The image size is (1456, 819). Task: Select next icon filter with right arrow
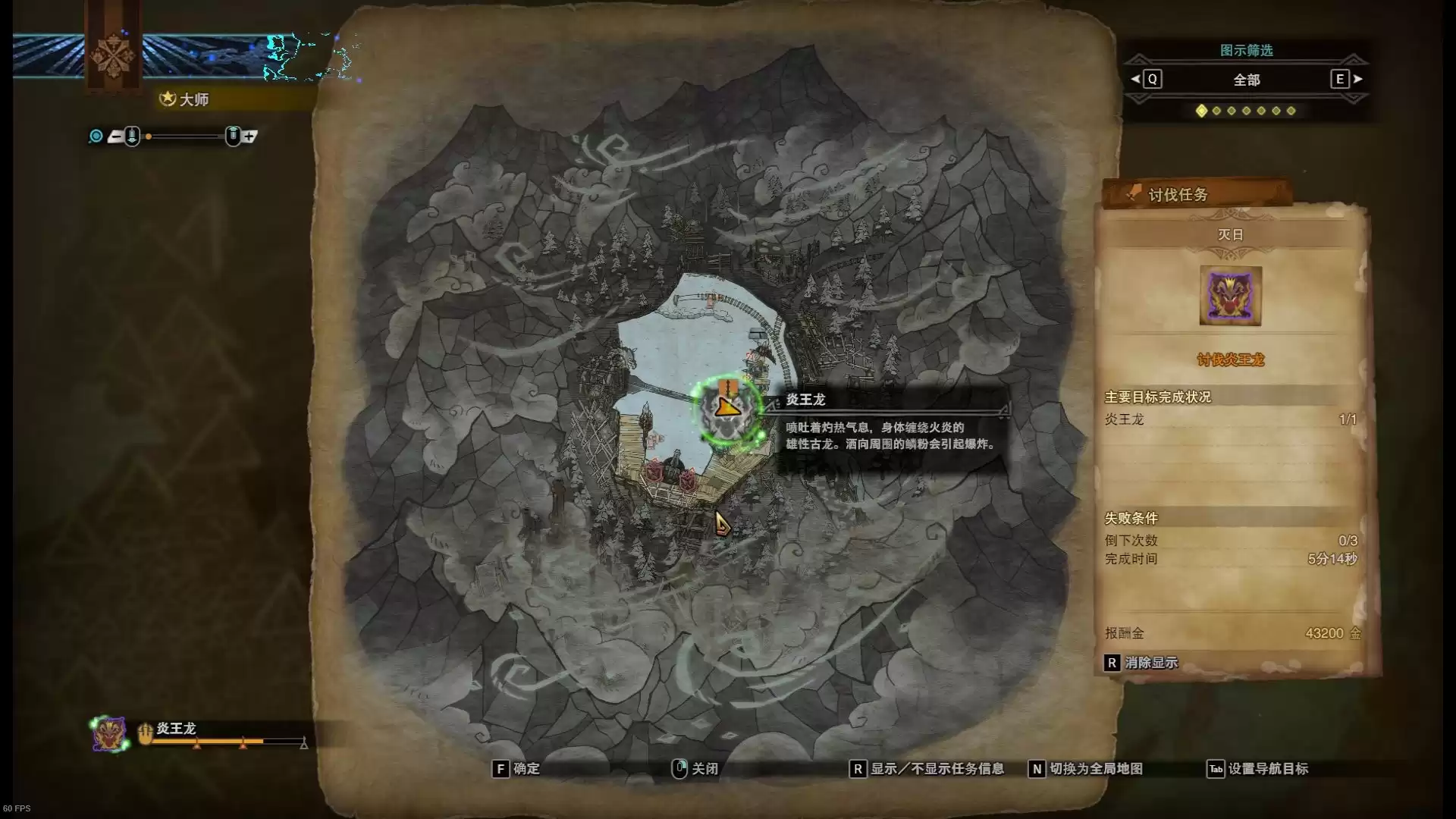pyautogui.click(x=1357, y=79)
